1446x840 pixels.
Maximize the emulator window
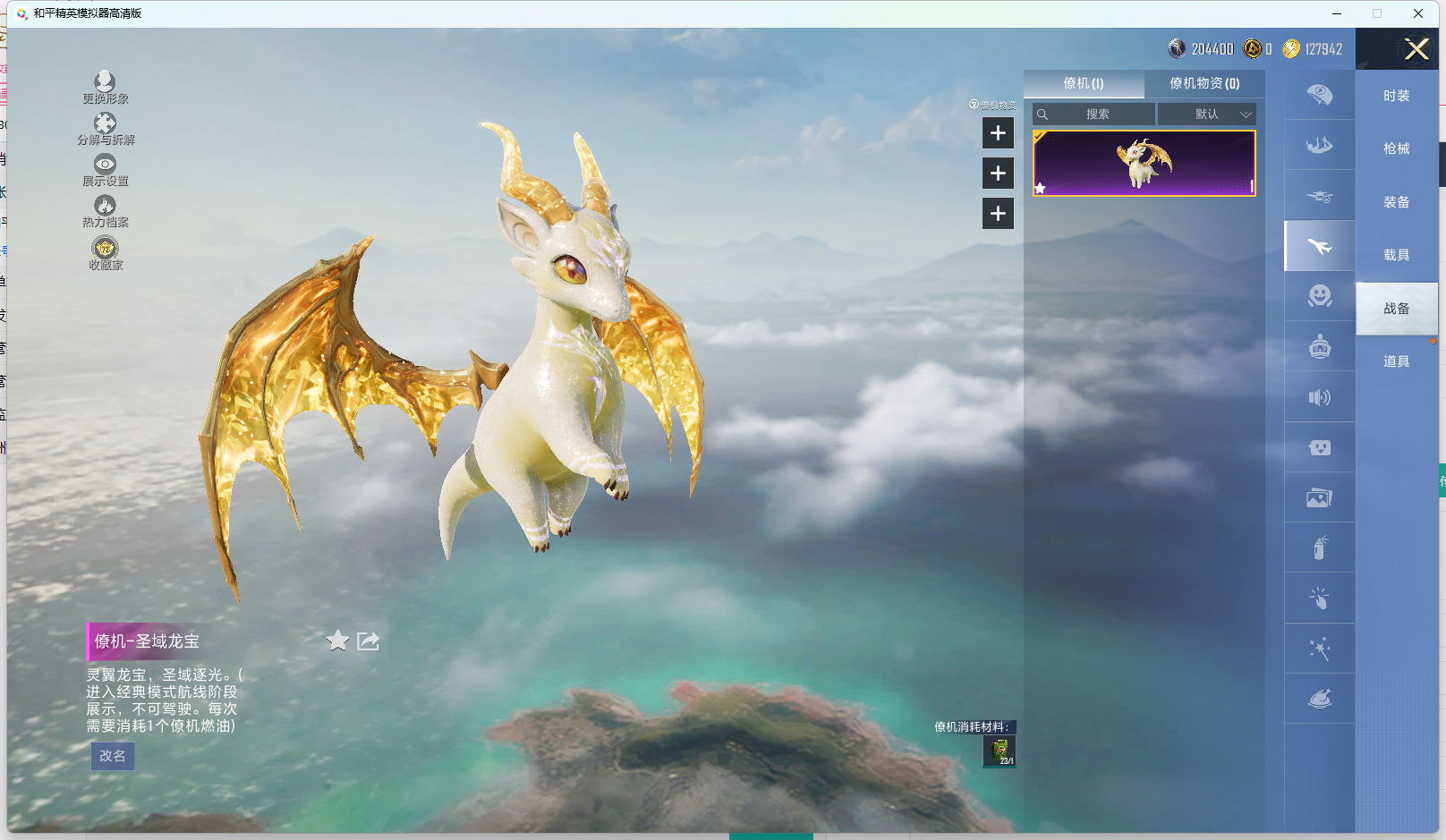coord(1377,13)
